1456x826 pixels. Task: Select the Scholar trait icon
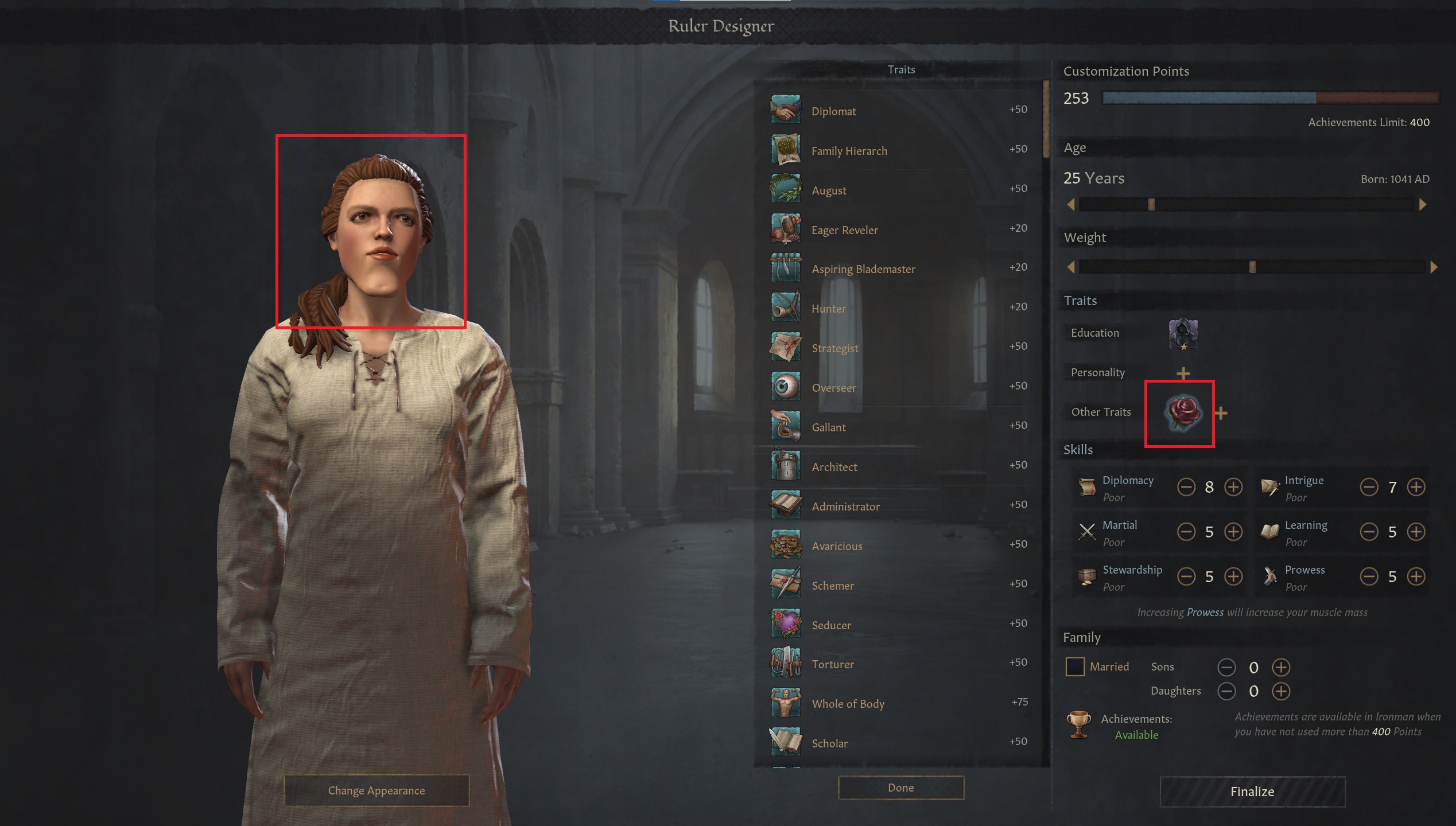pos(785,741)
